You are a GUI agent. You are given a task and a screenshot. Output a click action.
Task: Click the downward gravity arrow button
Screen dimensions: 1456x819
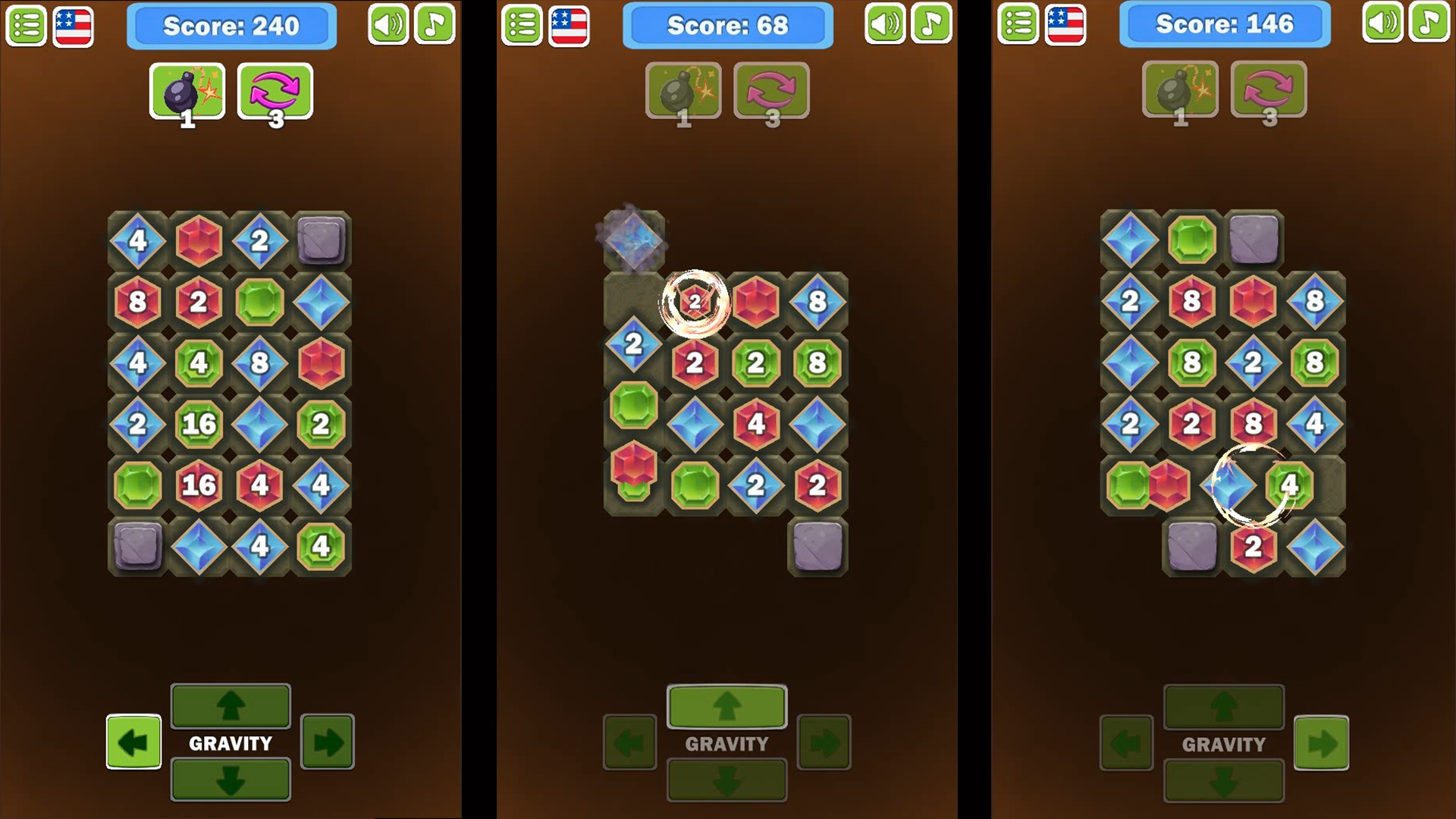tap(231, 778)
